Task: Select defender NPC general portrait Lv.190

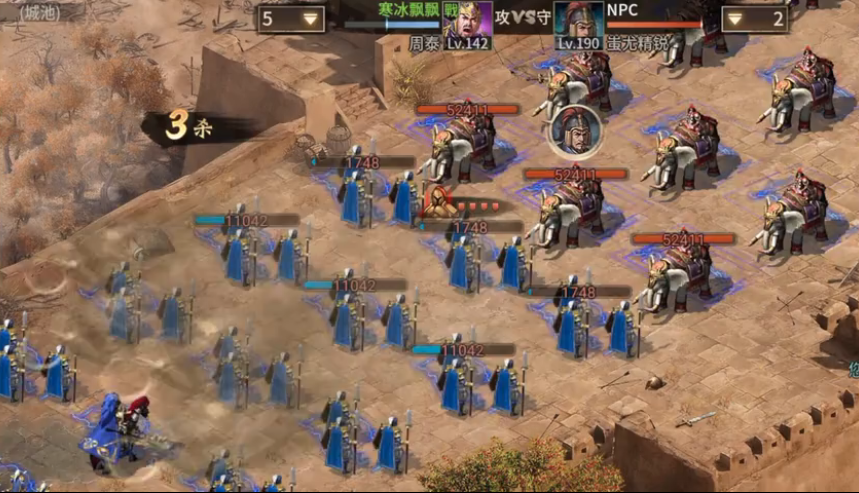Action: click(579, 19)
